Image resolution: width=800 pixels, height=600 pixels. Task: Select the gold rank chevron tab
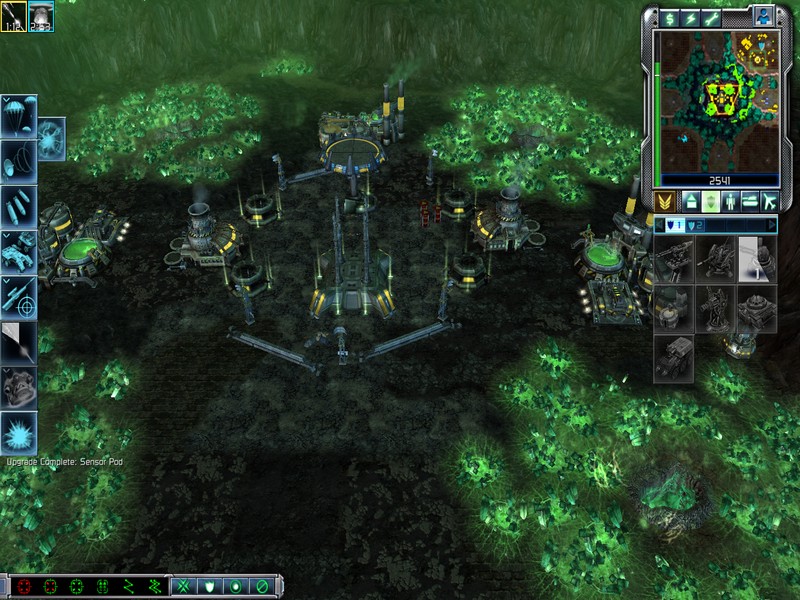click(x=664, y=200)
